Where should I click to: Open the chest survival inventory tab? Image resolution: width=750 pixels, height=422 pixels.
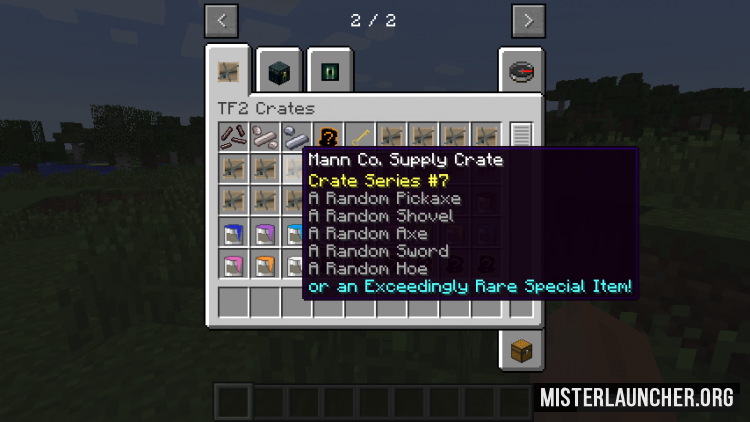522,351
